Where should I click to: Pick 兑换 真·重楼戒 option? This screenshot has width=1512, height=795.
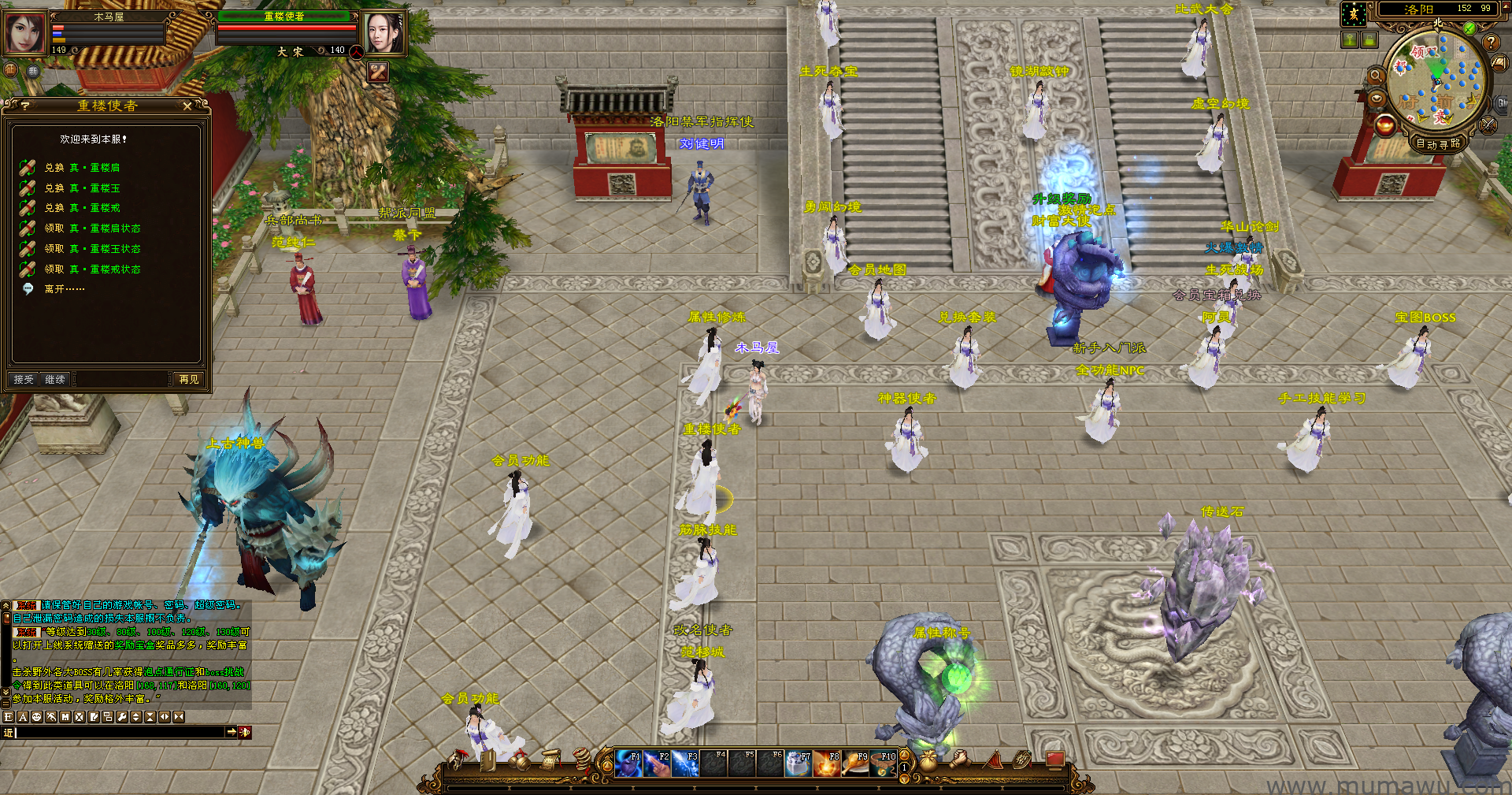coord(82,208)
